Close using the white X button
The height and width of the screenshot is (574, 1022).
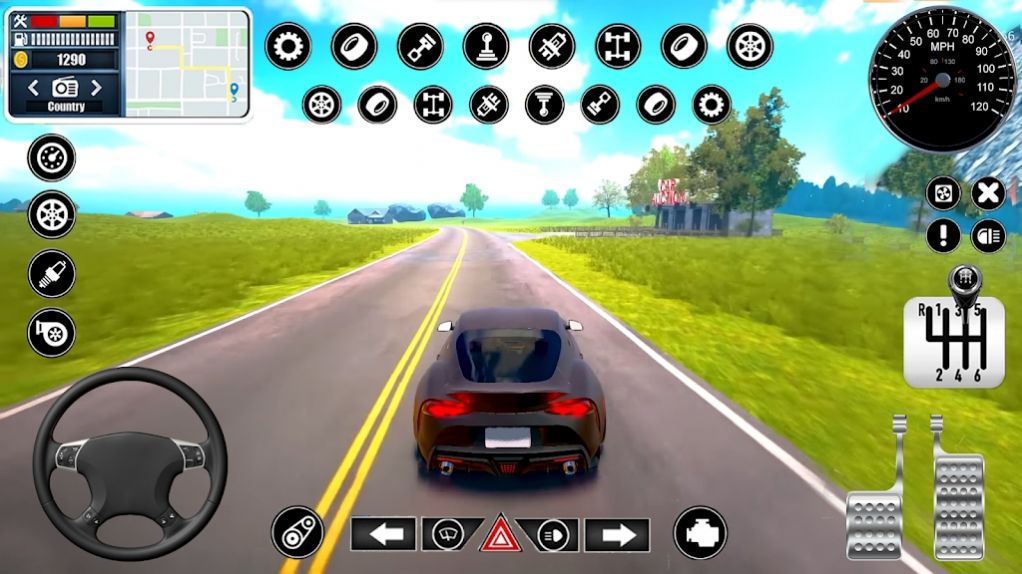[988, 193]
